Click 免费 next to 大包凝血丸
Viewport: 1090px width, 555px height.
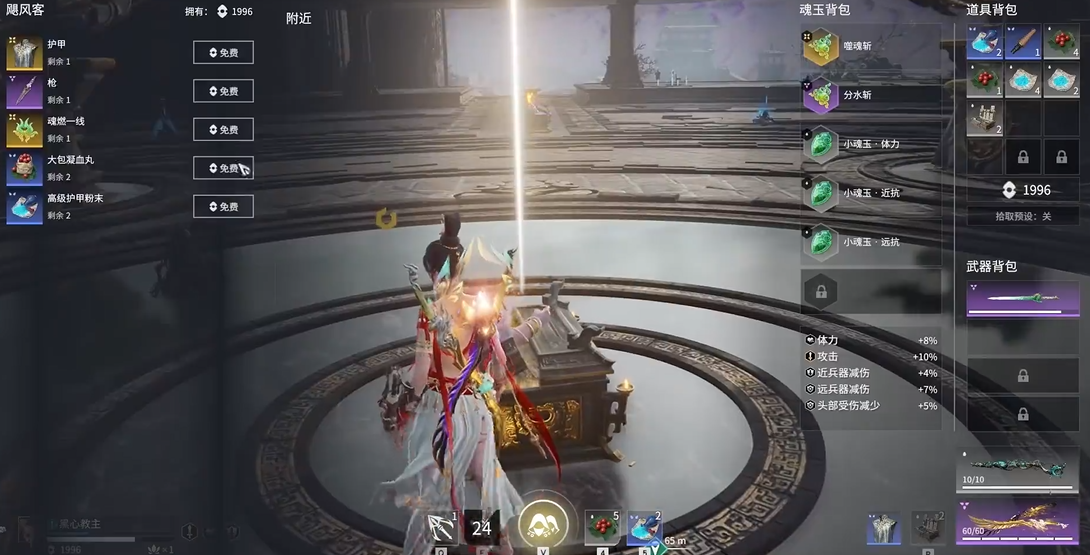point(223,168)
